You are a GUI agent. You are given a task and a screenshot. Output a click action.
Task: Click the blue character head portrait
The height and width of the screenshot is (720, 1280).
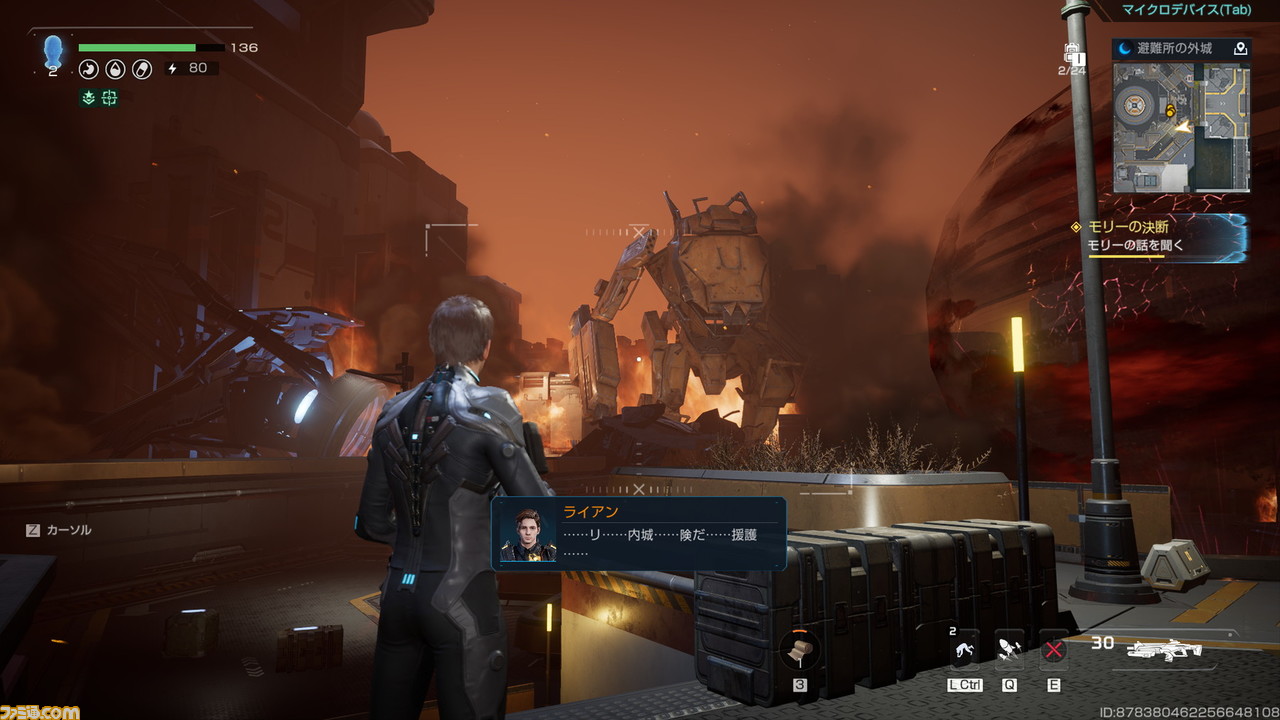53,50
